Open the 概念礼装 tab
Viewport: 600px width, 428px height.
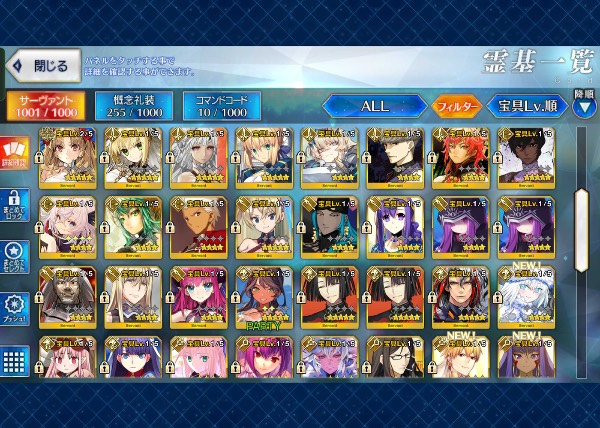(x=133, y=104)
